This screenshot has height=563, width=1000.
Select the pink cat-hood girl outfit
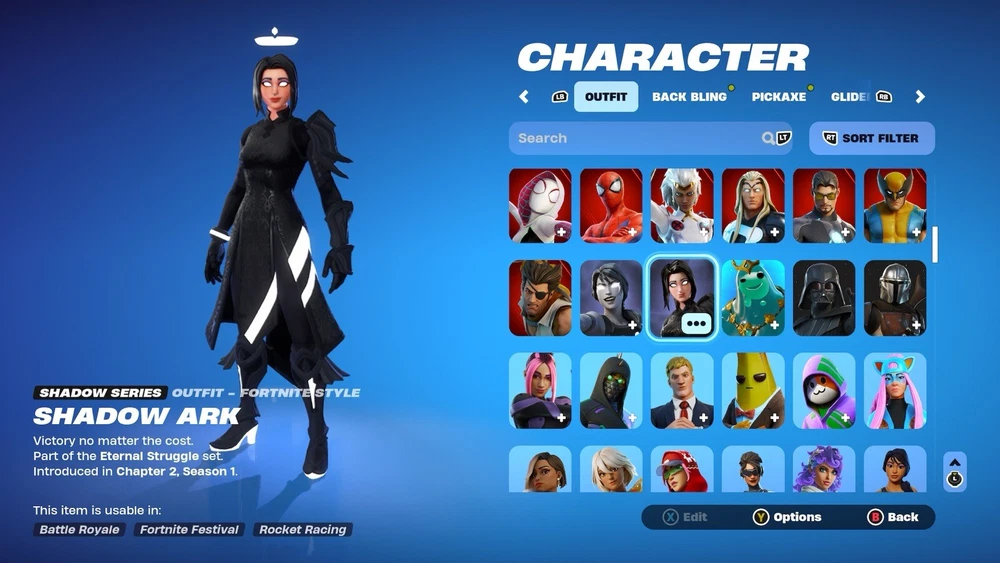[895, 390]
